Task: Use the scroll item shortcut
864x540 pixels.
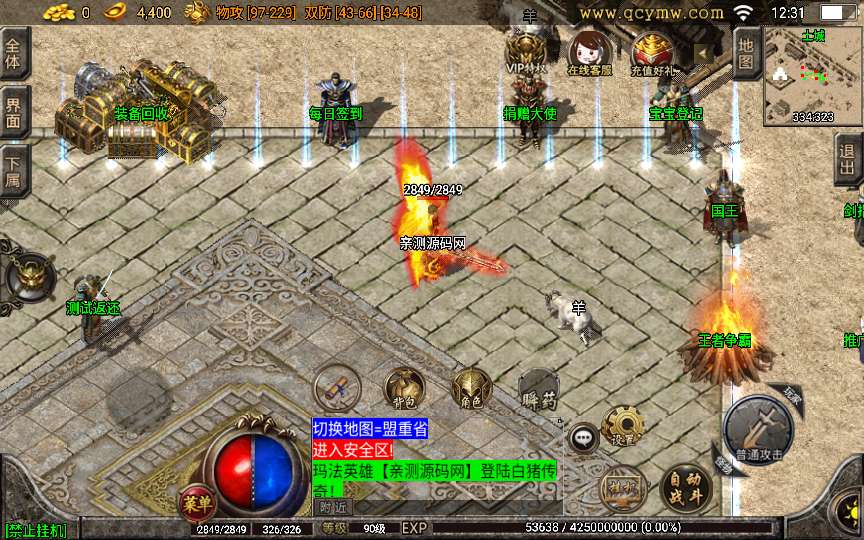Action: pyautogui.click(x=336, y=388)
